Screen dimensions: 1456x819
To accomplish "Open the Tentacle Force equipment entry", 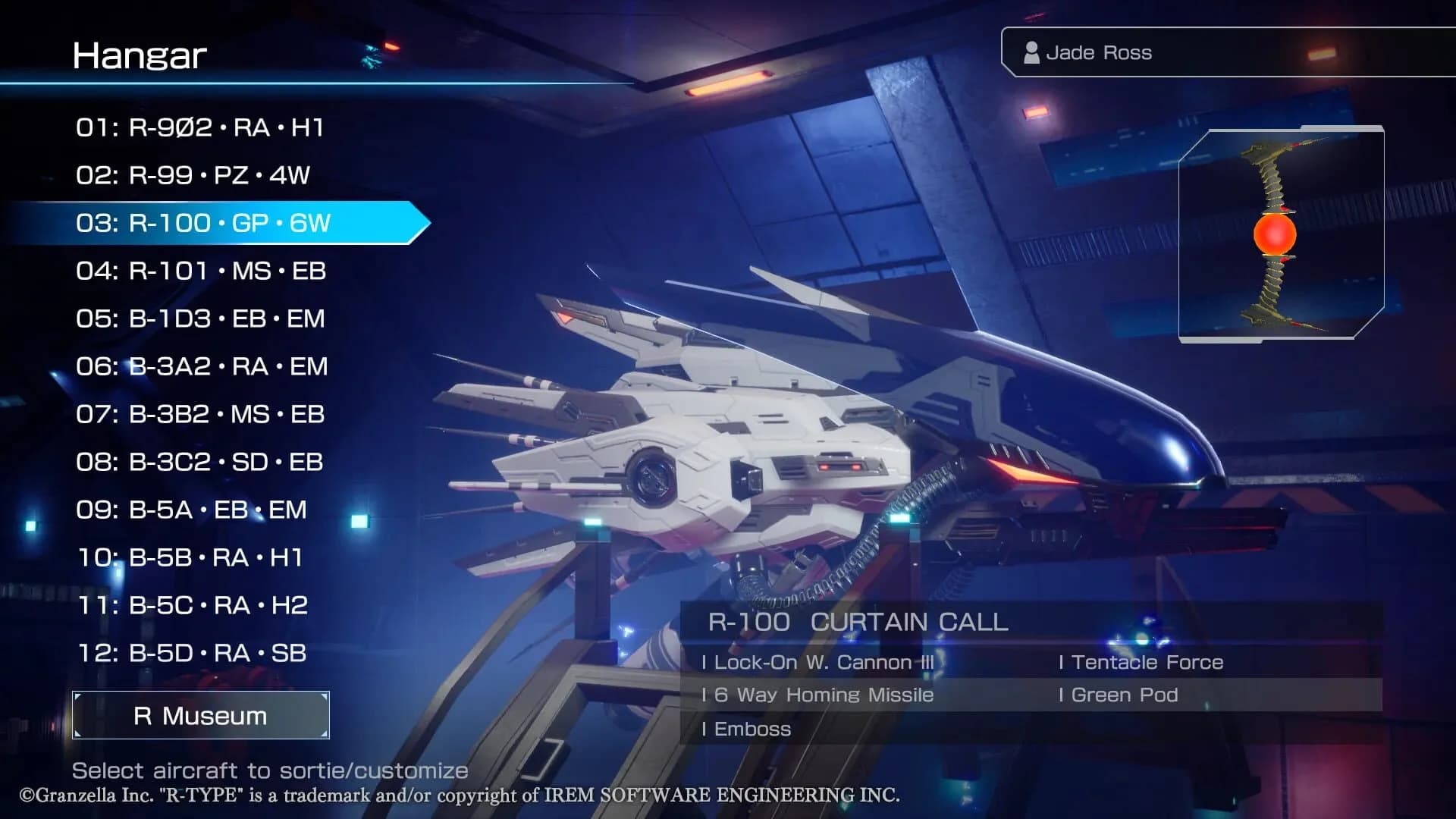I will [1141, 661].
